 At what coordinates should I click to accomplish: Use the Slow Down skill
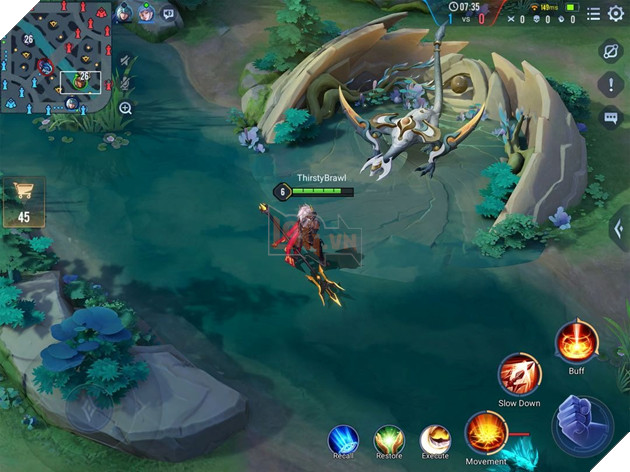pos(519,375)
